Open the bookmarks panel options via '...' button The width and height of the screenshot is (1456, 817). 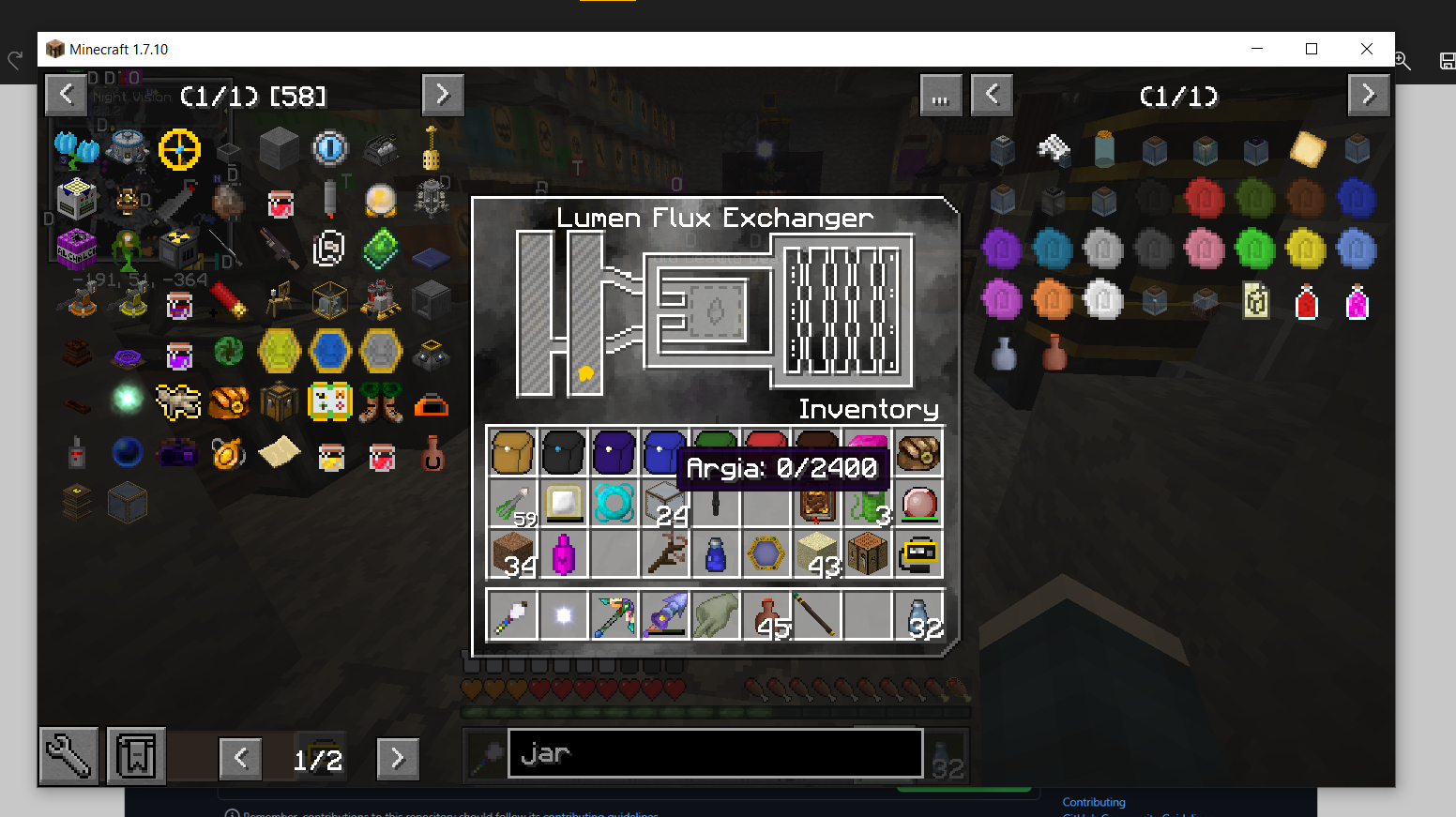[x=940, y=95]
